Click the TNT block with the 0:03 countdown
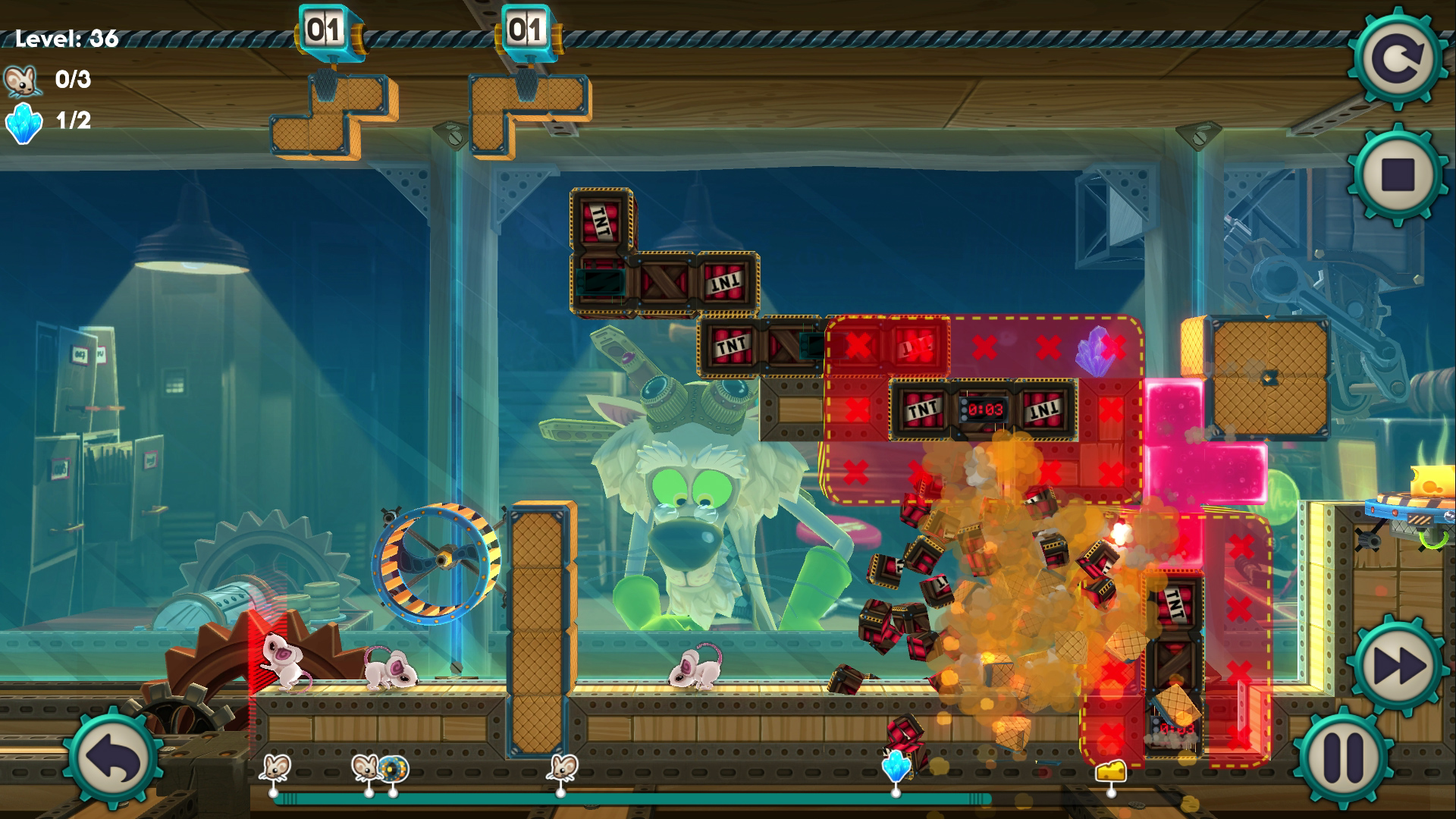Image resolution: width=1456 pixels, height=819 pixels. (982, 410)
